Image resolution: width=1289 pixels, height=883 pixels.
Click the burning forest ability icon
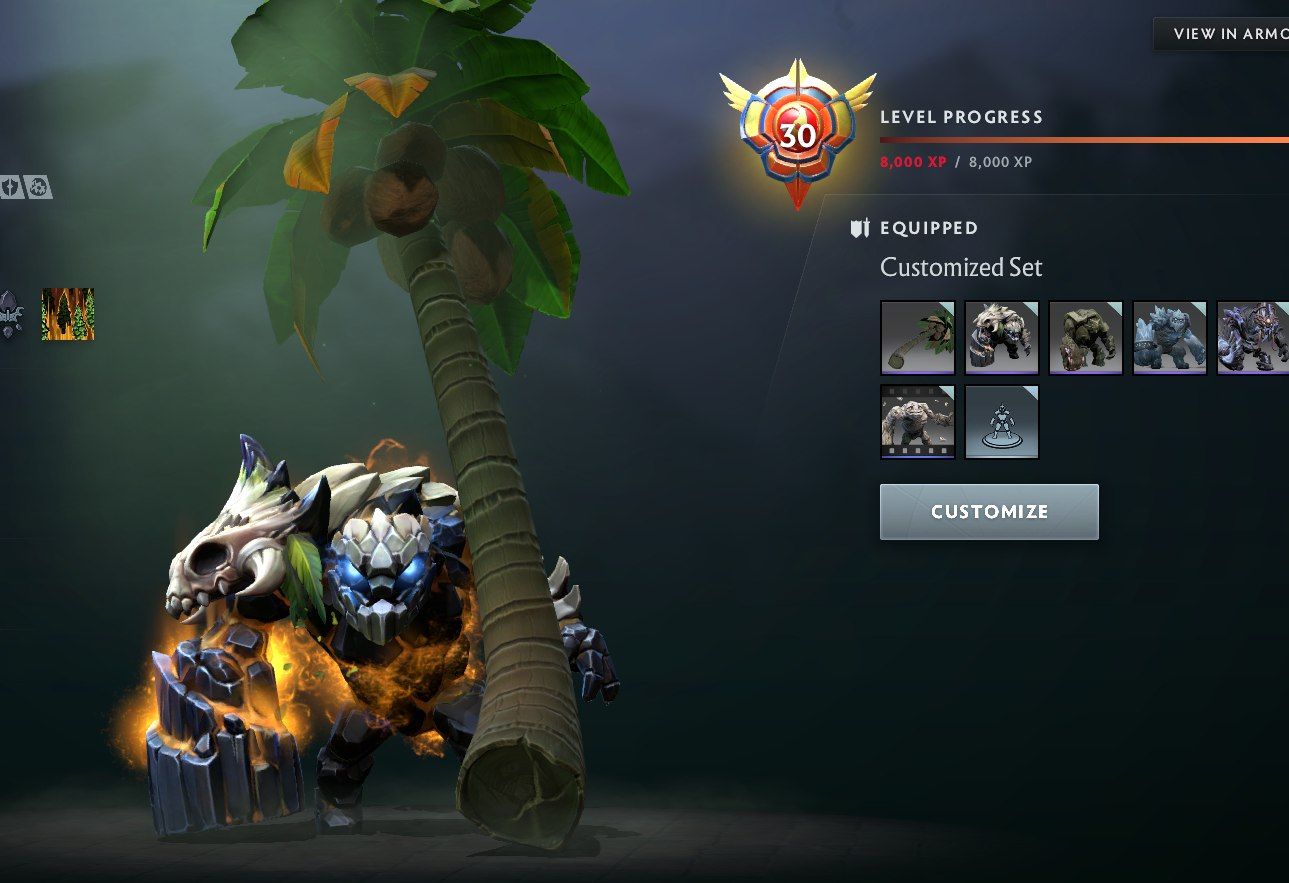[x=68, y=314]
